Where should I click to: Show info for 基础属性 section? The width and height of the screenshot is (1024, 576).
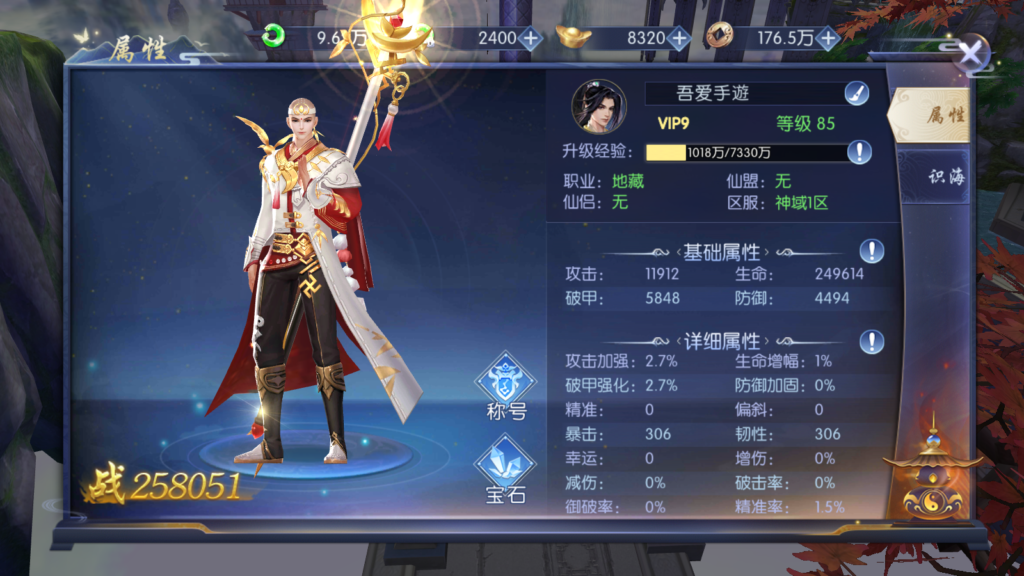[x=872, y=250]
